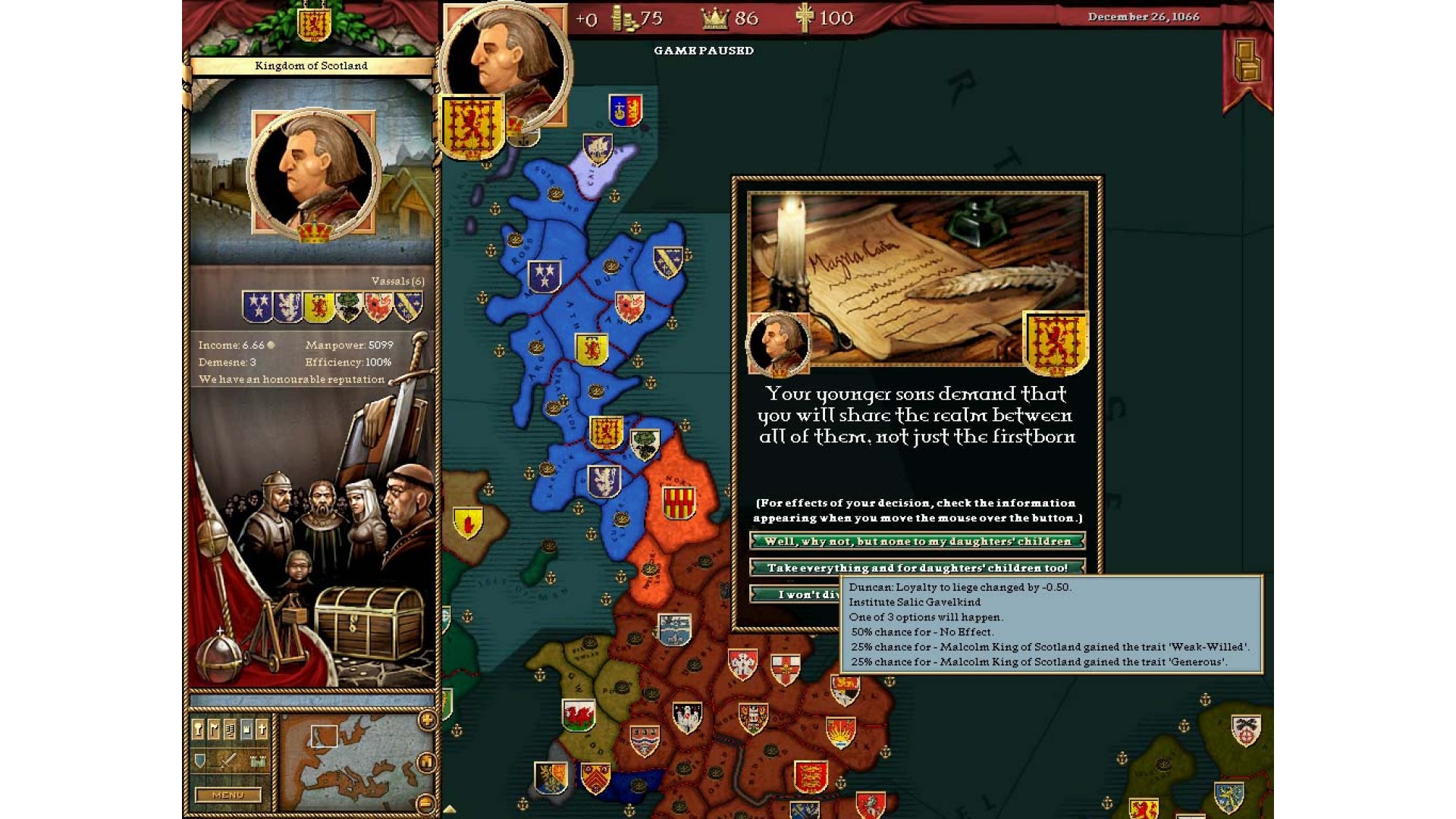1456x819 pixels.
Task: Click the castle tower icon near the menu
Action: coord(258,761)
